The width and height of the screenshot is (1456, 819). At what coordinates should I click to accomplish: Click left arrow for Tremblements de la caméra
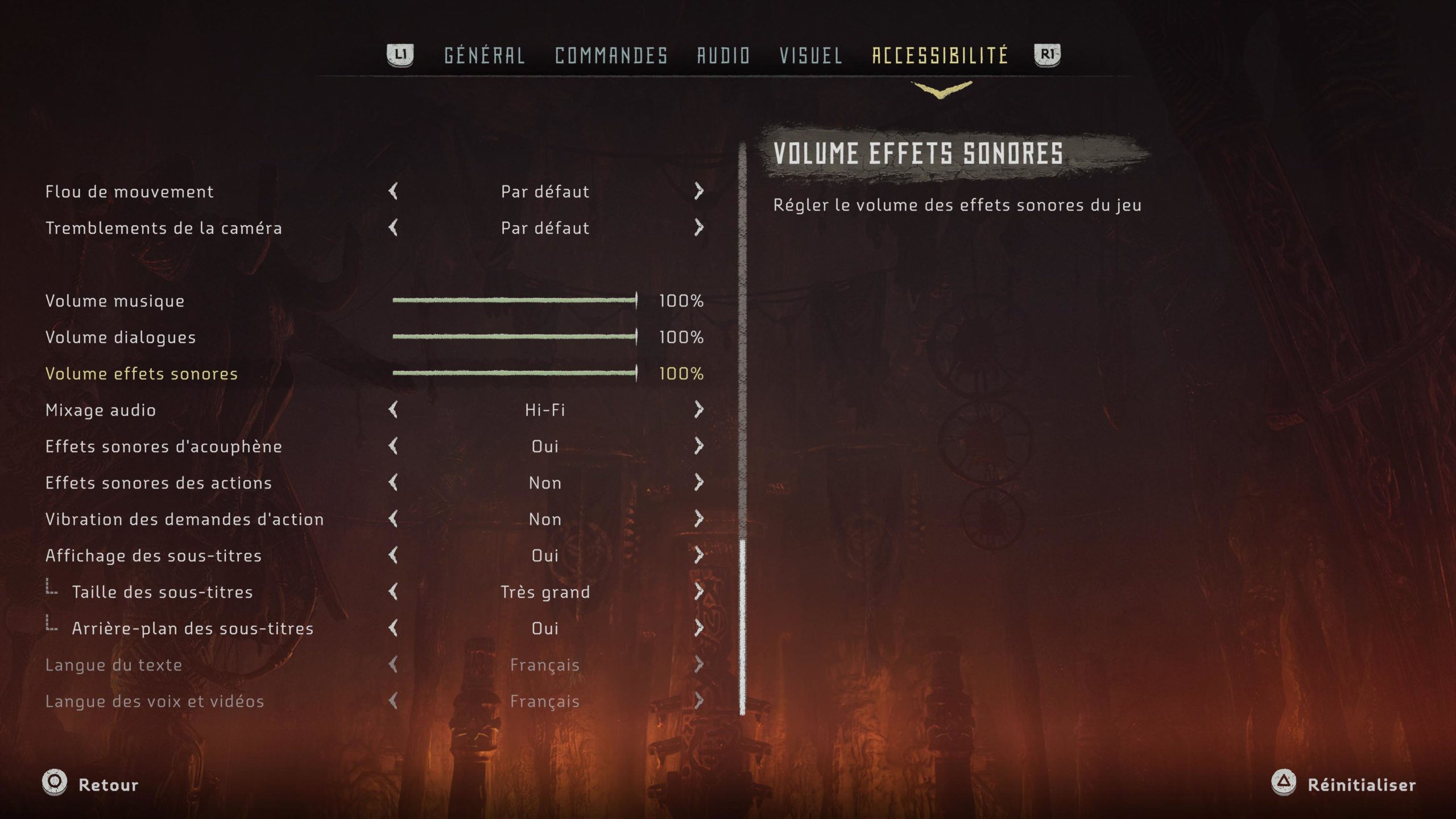(x=393, y=227)
